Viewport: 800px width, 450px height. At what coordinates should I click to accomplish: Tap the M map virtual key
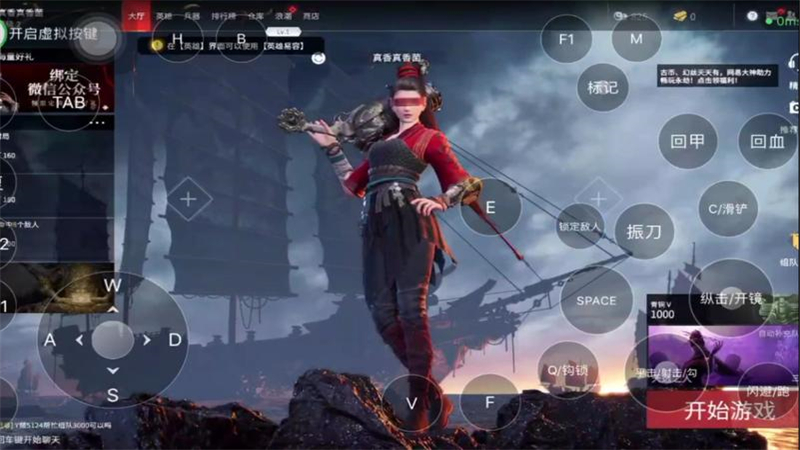tap(636, 39)
